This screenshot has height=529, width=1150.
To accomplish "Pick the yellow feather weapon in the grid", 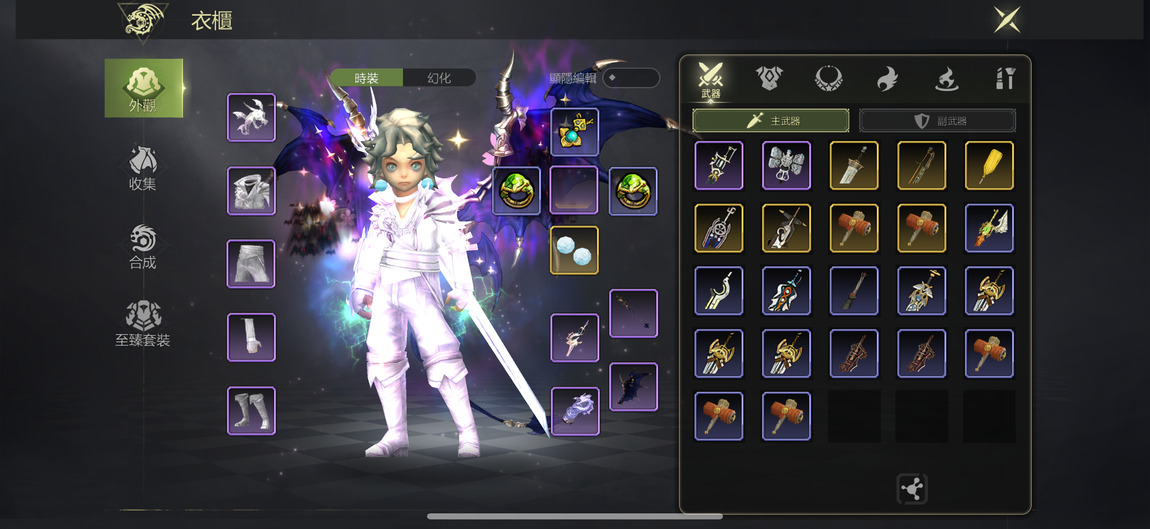I will (x=989, y=166).
